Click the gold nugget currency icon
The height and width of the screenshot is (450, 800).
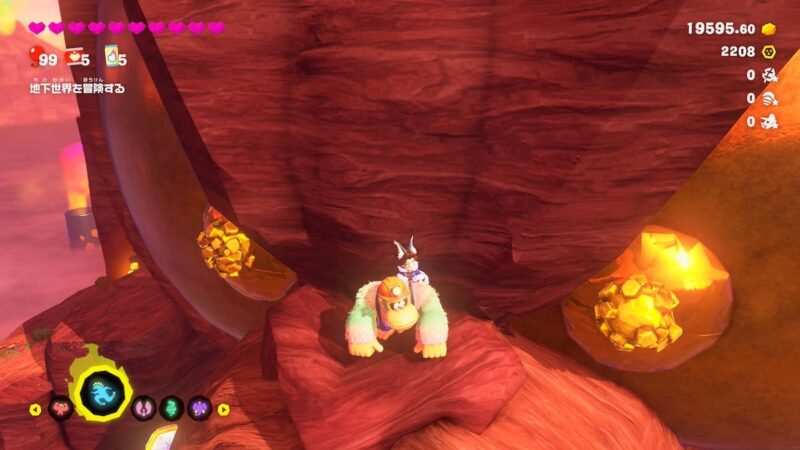[770, 28]
